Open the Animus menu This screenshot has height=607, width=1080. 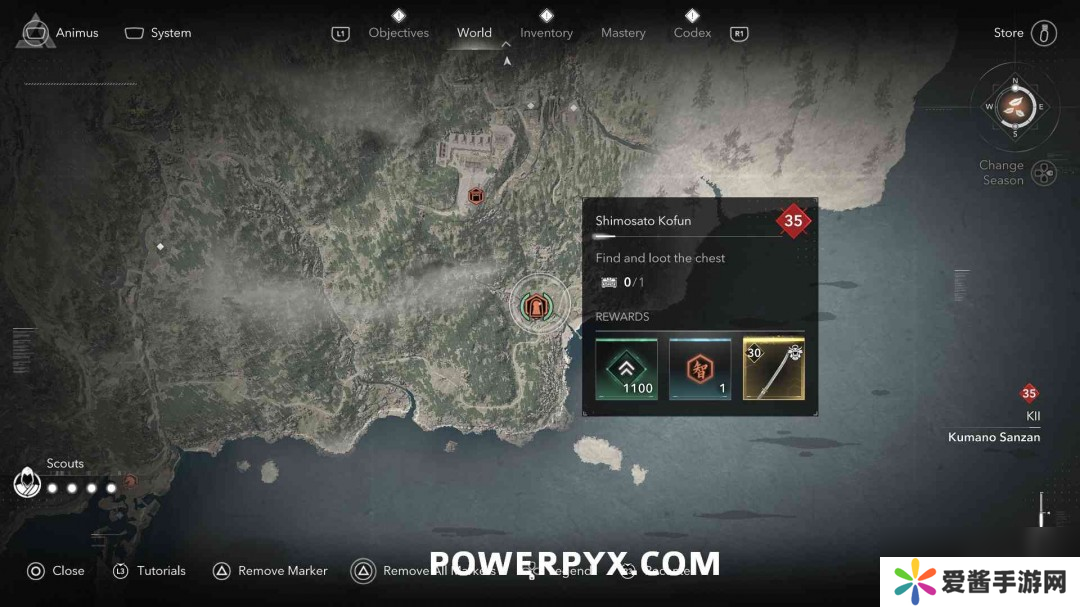point(61,32)
